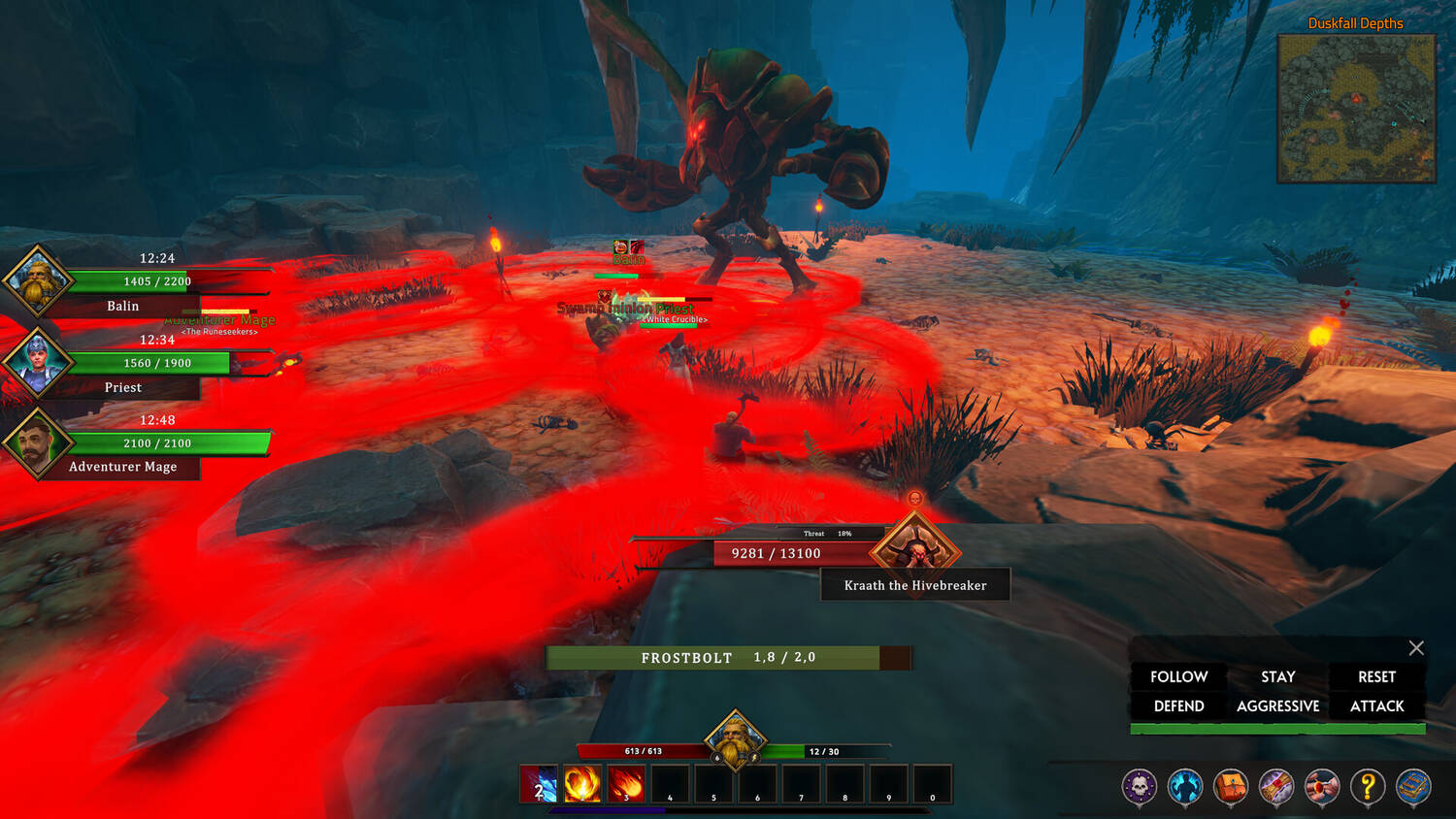Set party stance to Defend

coord(1178,706)
